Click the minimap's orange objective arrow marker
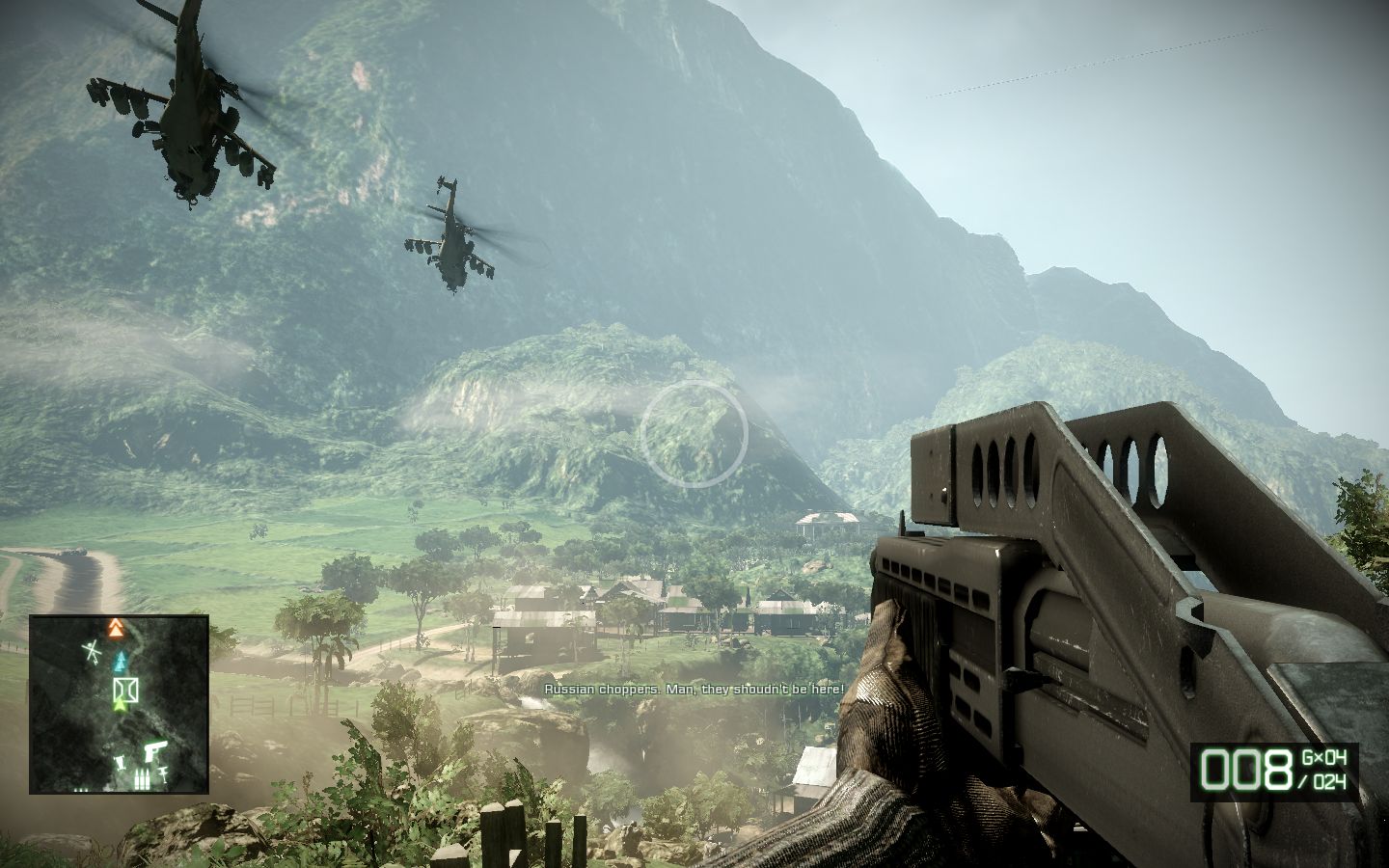Screen dimensions: 1389x868 [118, 630]
